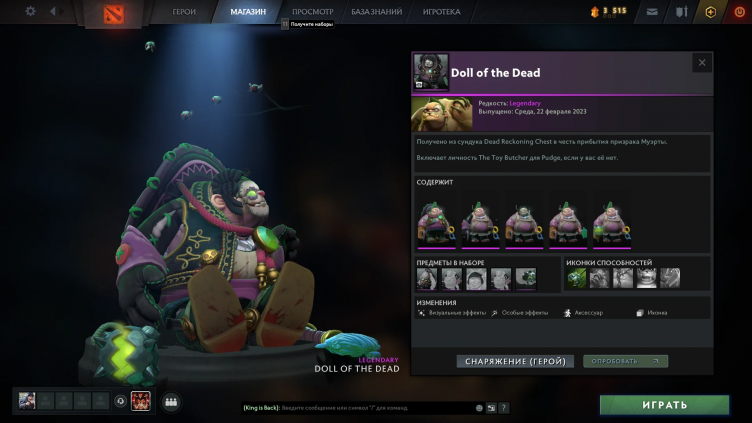Open the party group icon
The width and height of the screenshot is (752, 423).
pos(171,401)
